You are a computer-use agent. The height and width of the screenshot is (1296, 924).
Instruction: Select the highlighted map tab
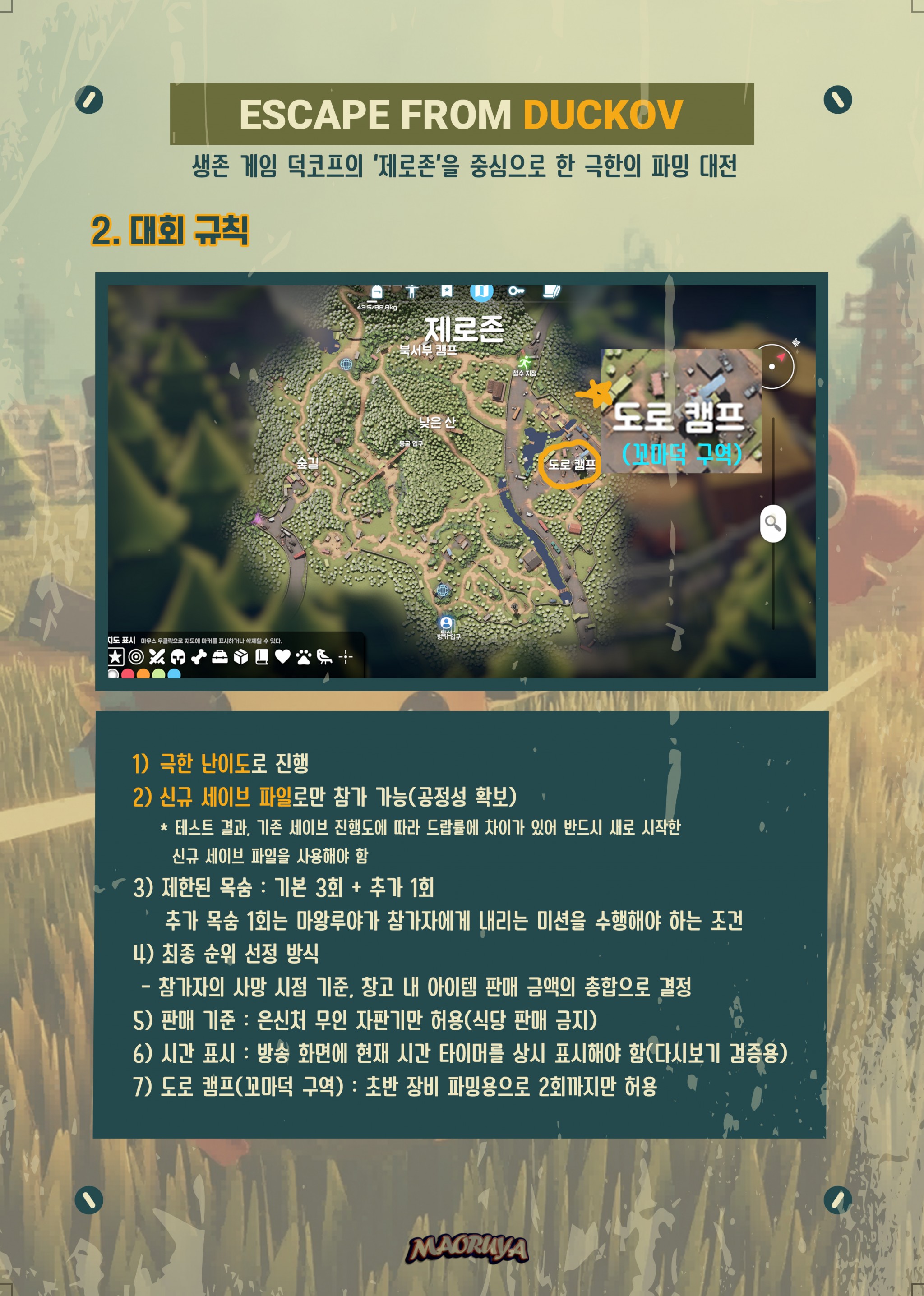pyautogui.click(x=481, y=291)
